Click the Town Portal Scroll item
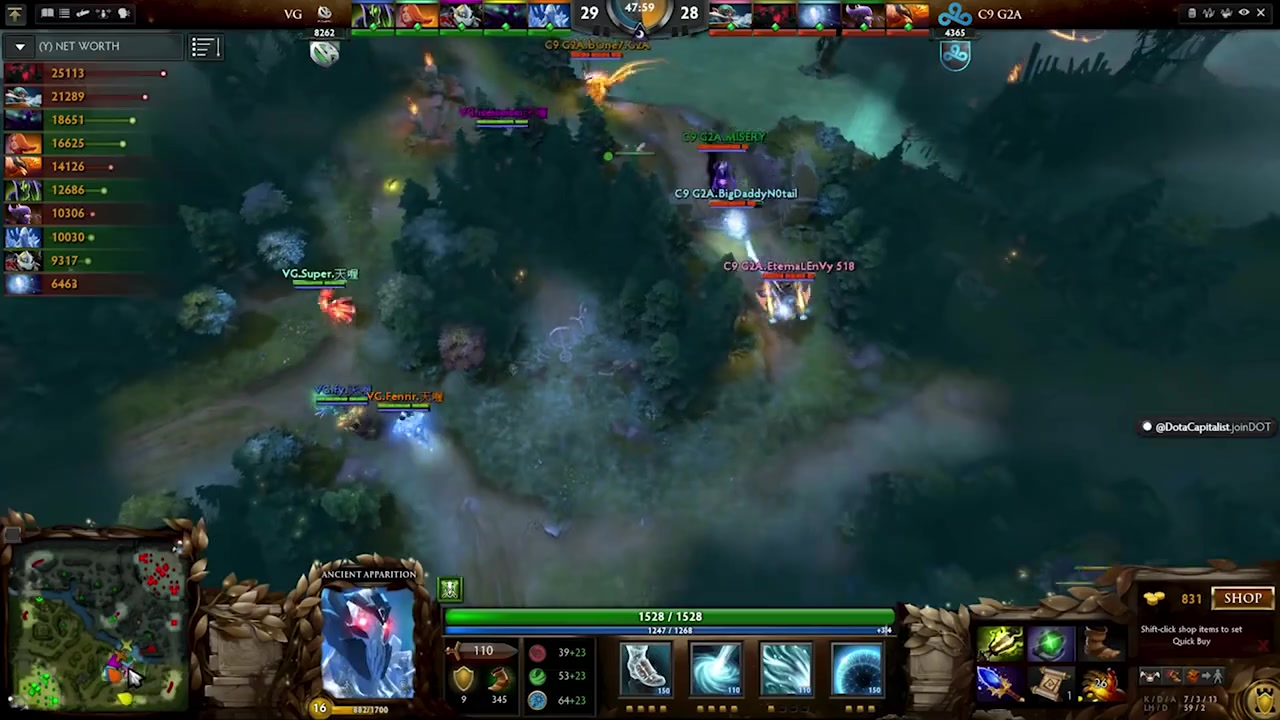Image resolution: width=1280 pixels, height=720 pixels. tap(1052, 685)
